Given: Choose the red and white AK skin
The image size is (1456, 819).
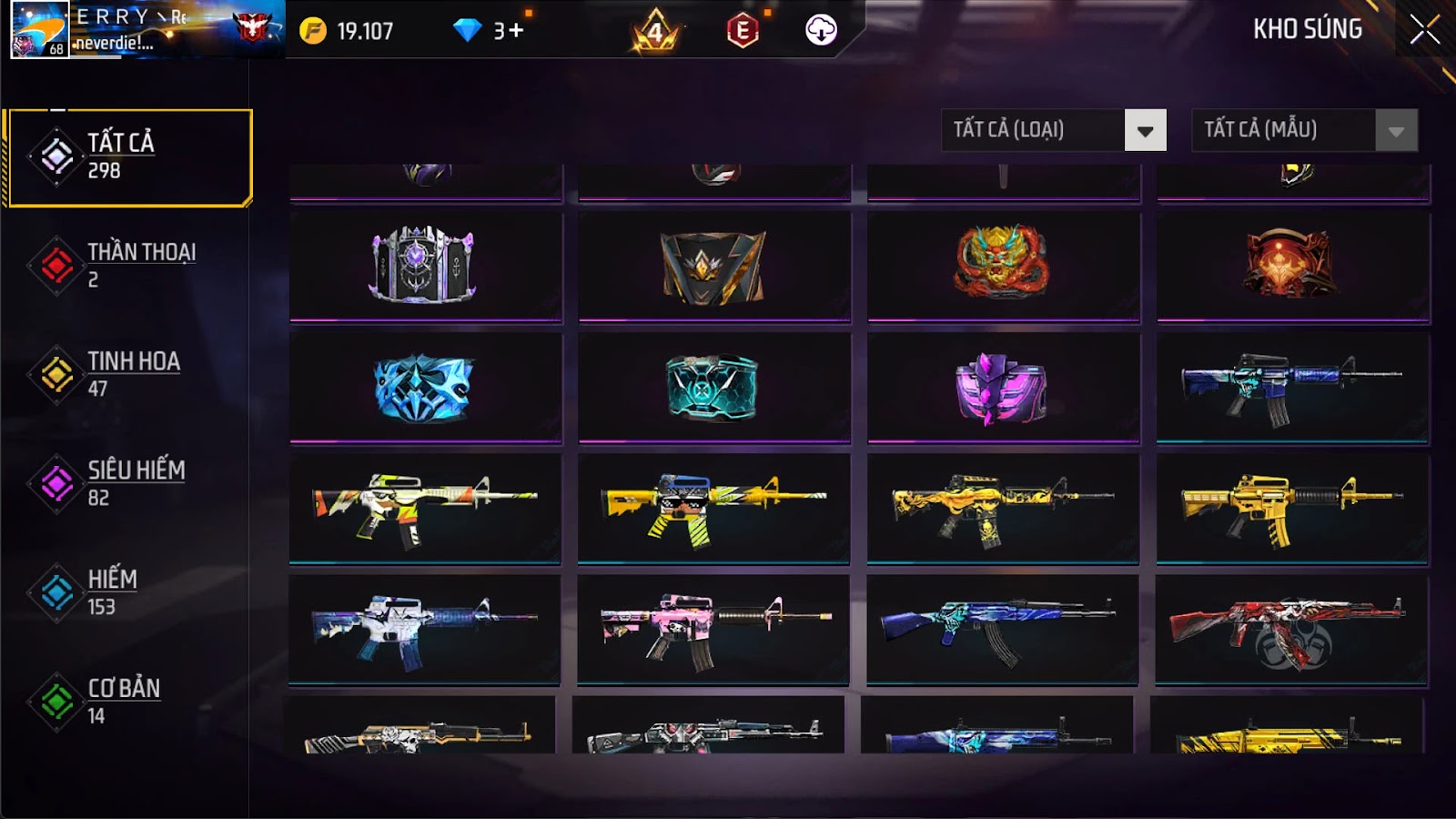Looking at the screenshot, I should (x=1291, y=628).
